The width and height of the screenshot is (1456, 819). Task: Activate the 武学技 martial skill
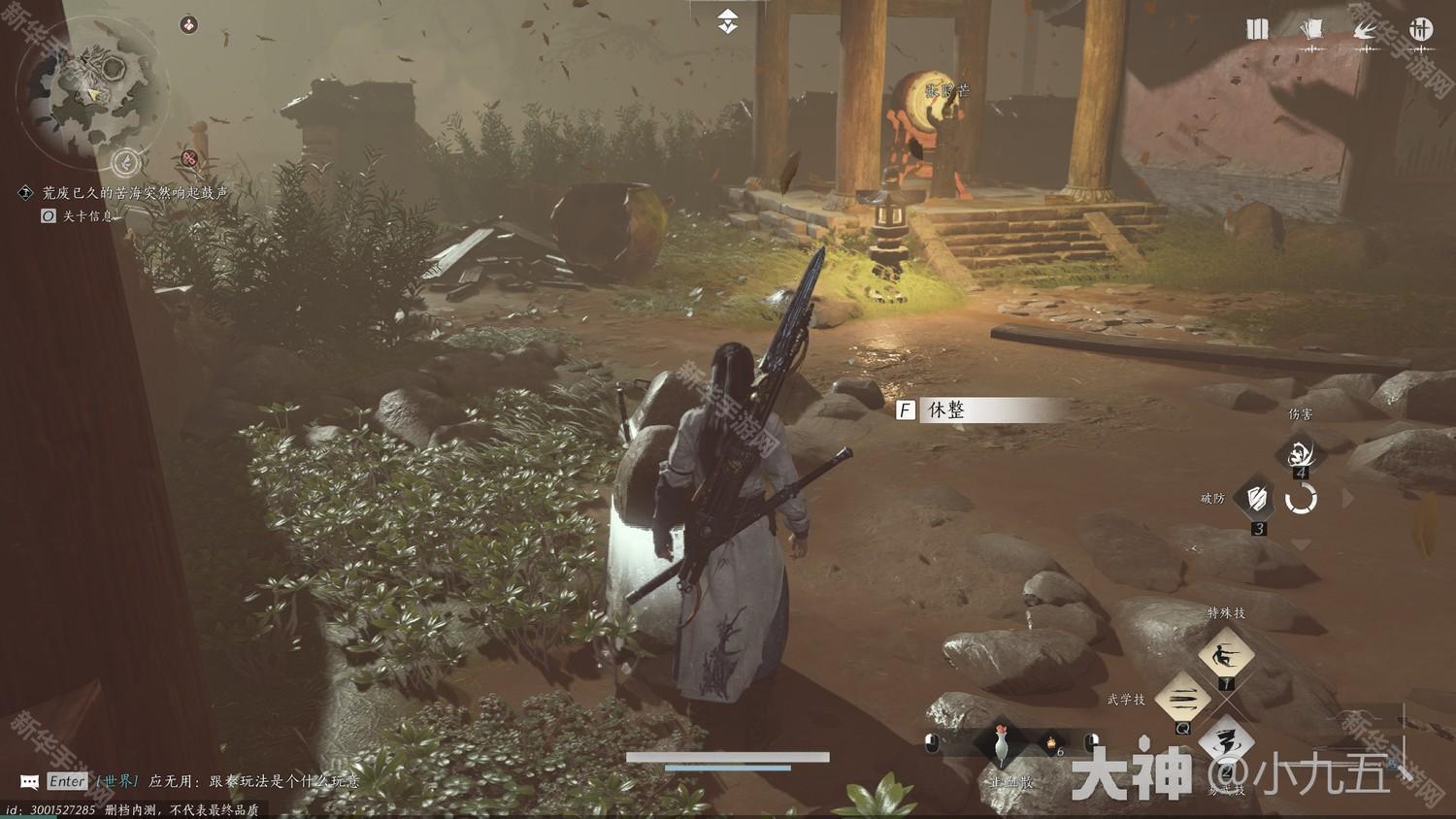1183,699
